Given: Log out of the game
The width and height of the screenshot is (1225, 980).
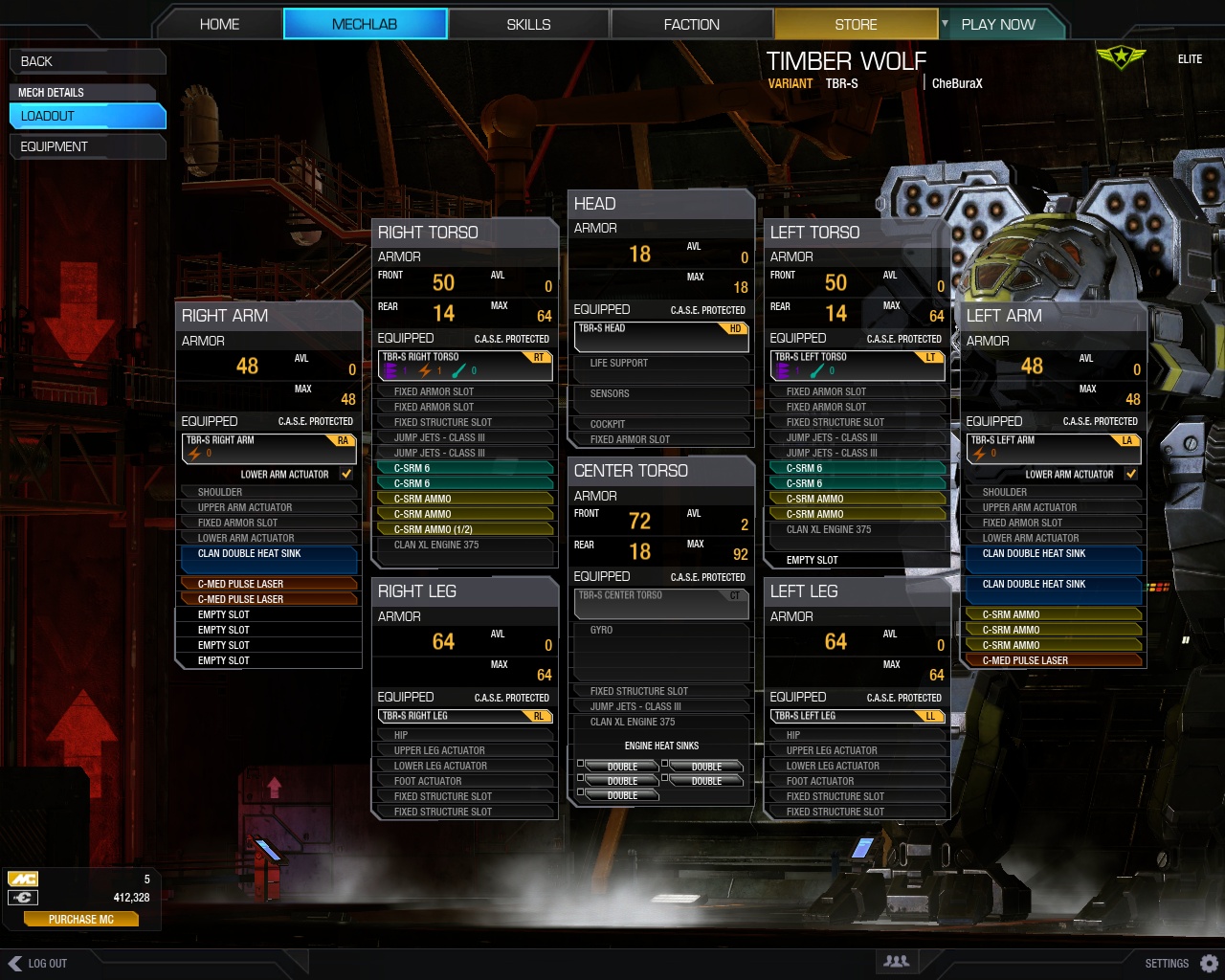Looking at the screenshot, I should [x=38, y=964].
